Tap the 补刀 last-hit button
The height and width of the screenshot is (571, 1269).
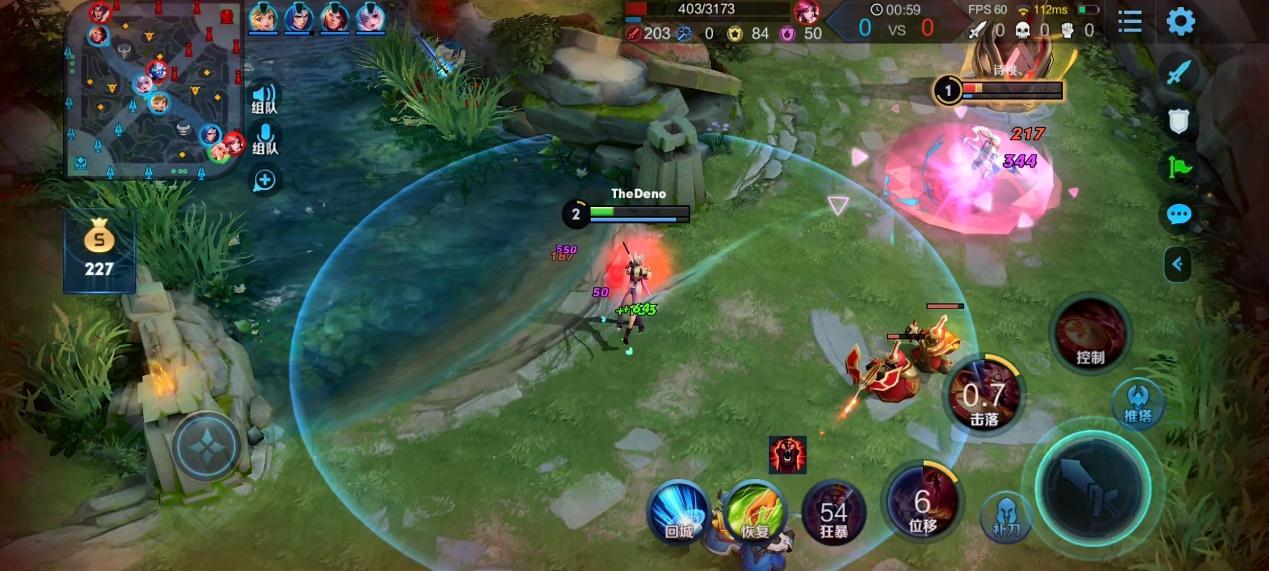click(x=1005, y=515)
